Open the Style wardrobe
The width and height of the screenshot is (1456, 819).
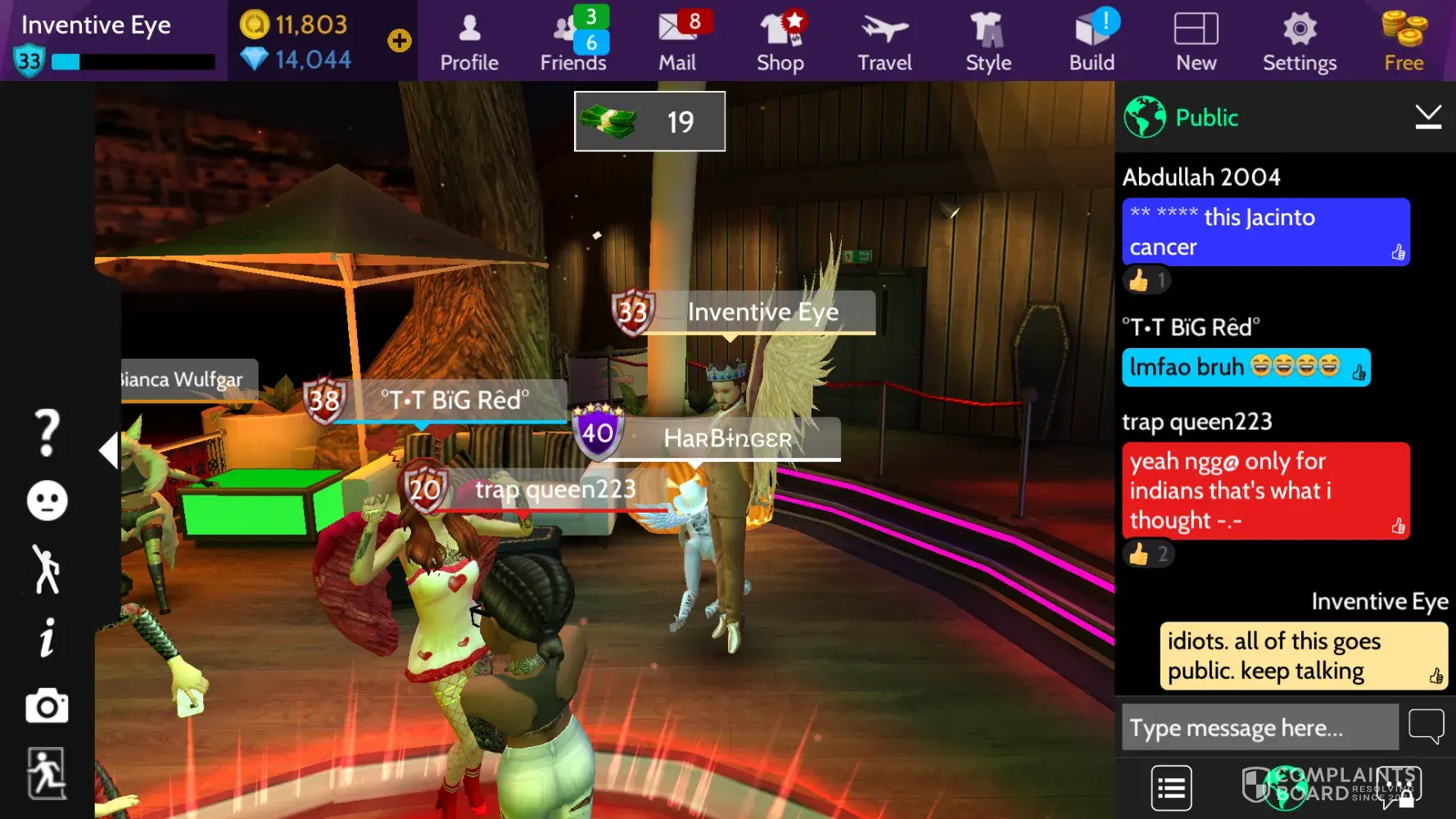point(988,41)
